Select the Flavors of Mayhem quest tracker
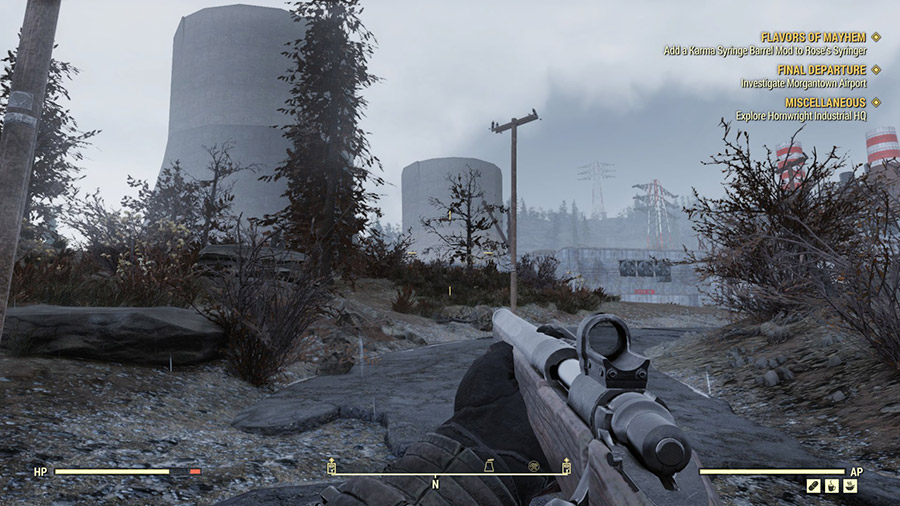The image size is (900, 506). [812, 37]
